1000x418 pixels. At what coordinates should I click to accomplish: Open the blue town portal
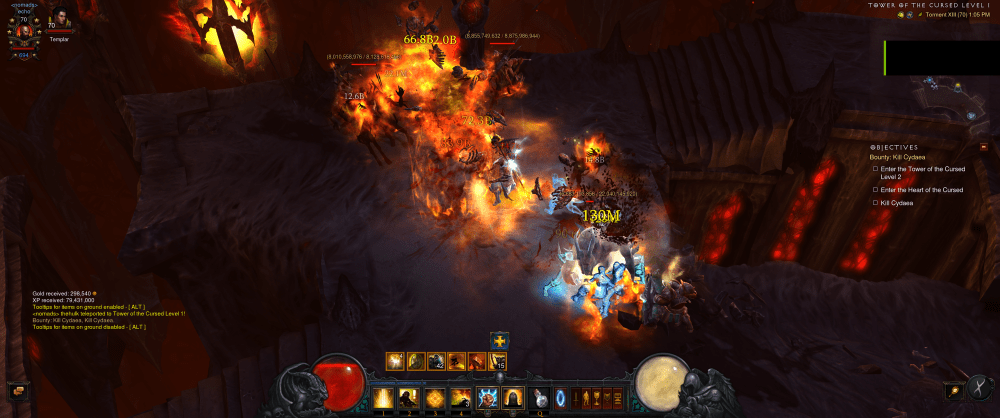560,398
